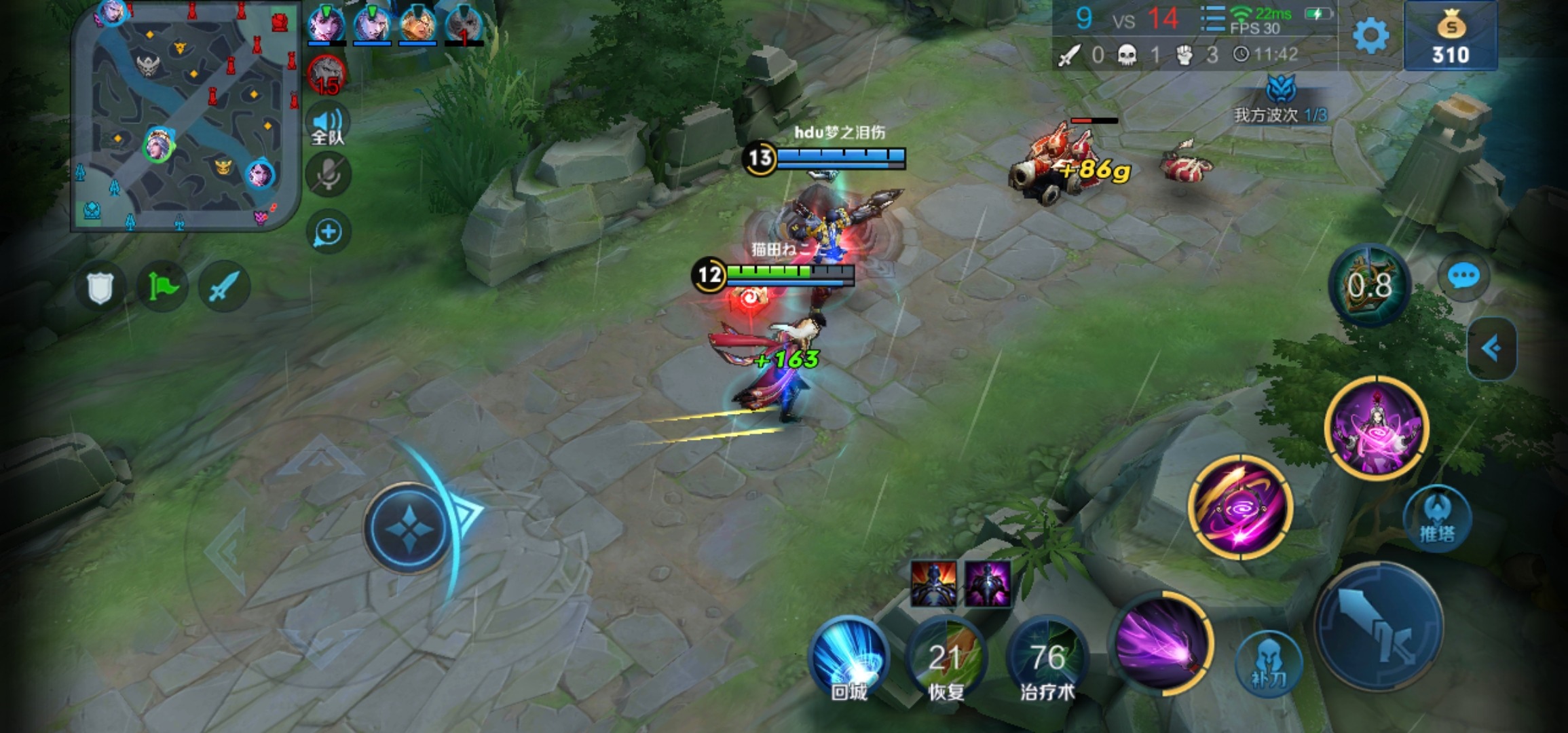This screenshot has width=1568, height=733.
Task: Open the settings gear menu
Action: 1370,36
